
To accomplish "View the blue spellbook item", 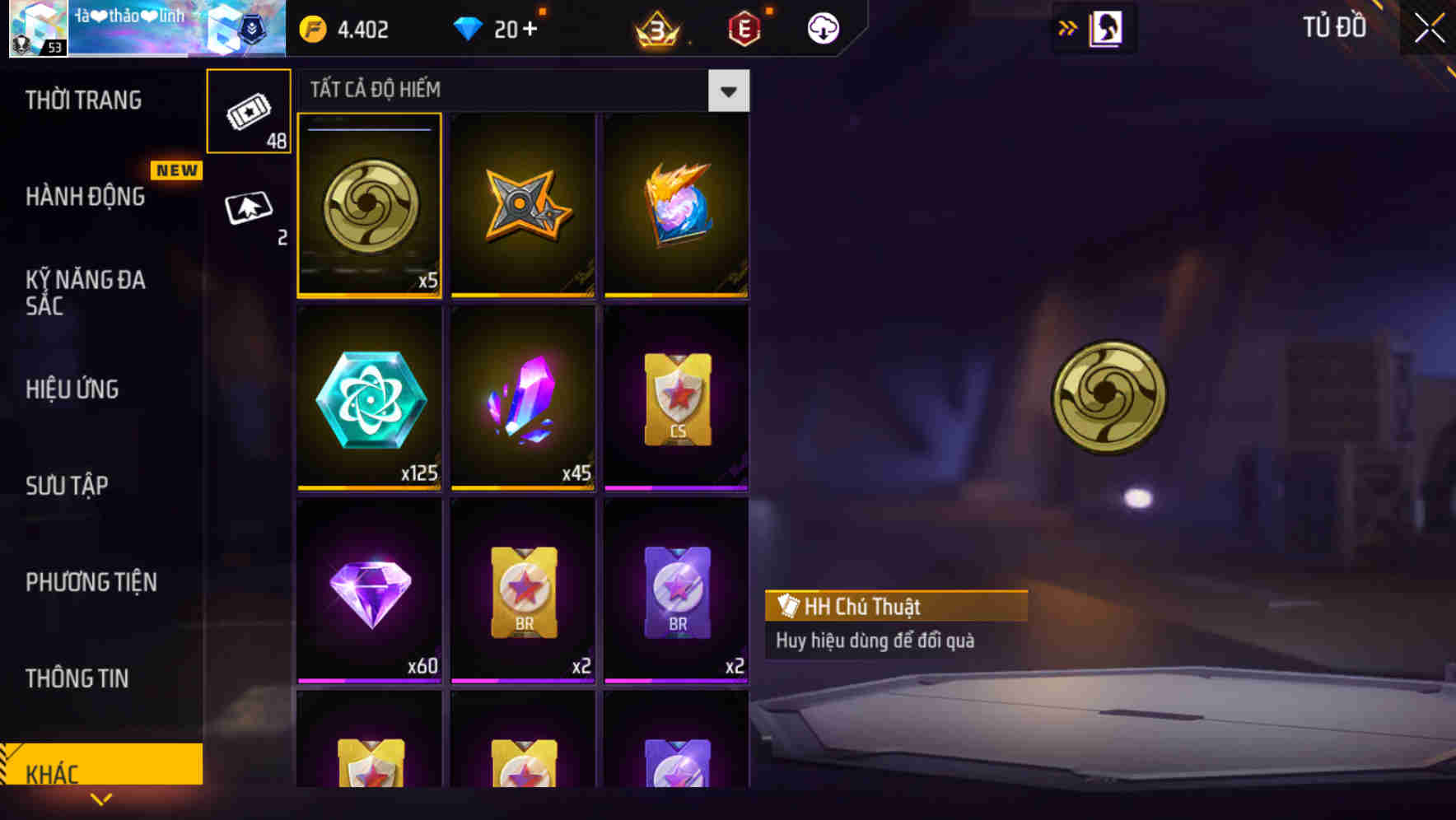I will tap(675, 206).
